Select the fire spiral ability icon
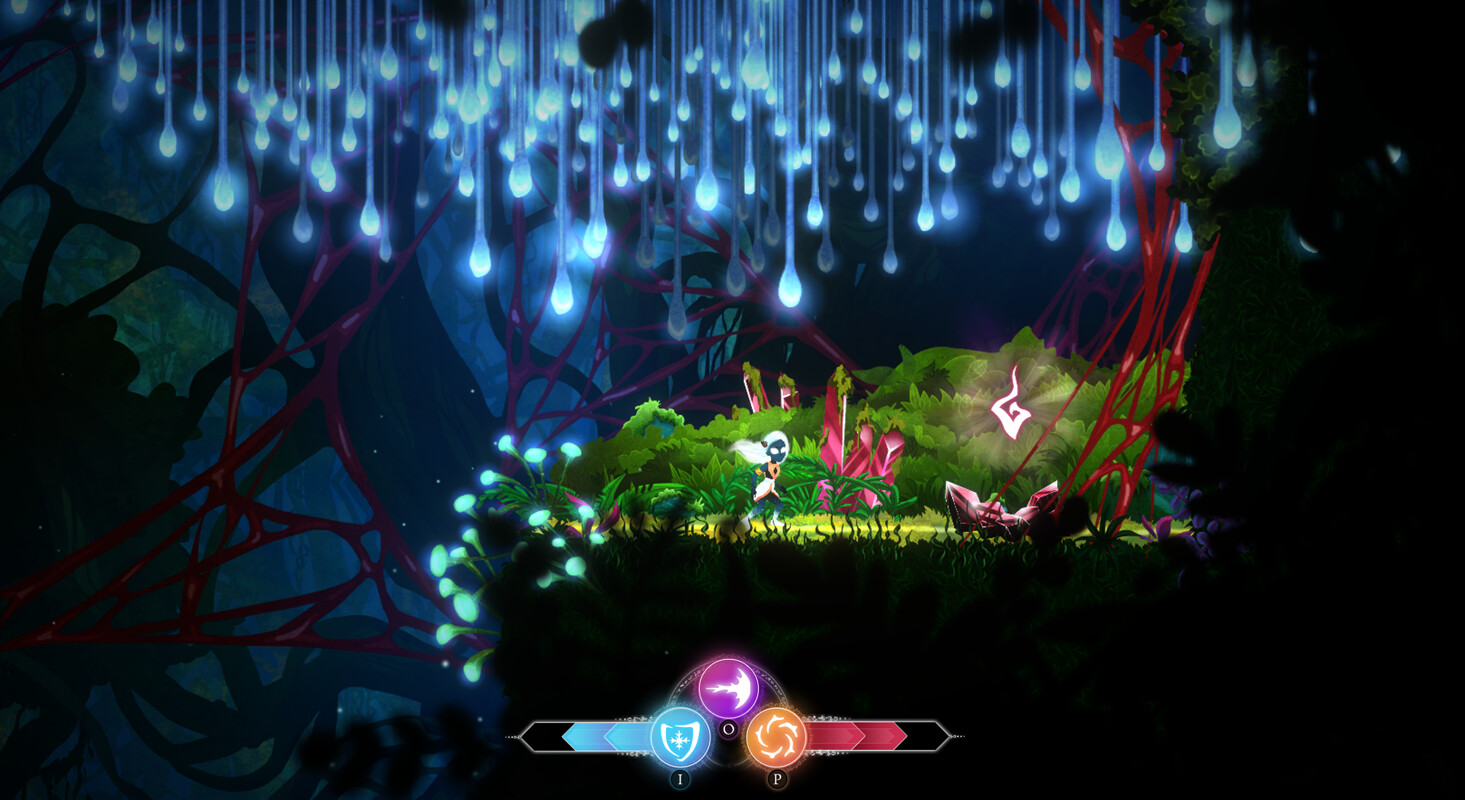The height and width of the screenshot is (800, 1465). (x=775, y=735)
